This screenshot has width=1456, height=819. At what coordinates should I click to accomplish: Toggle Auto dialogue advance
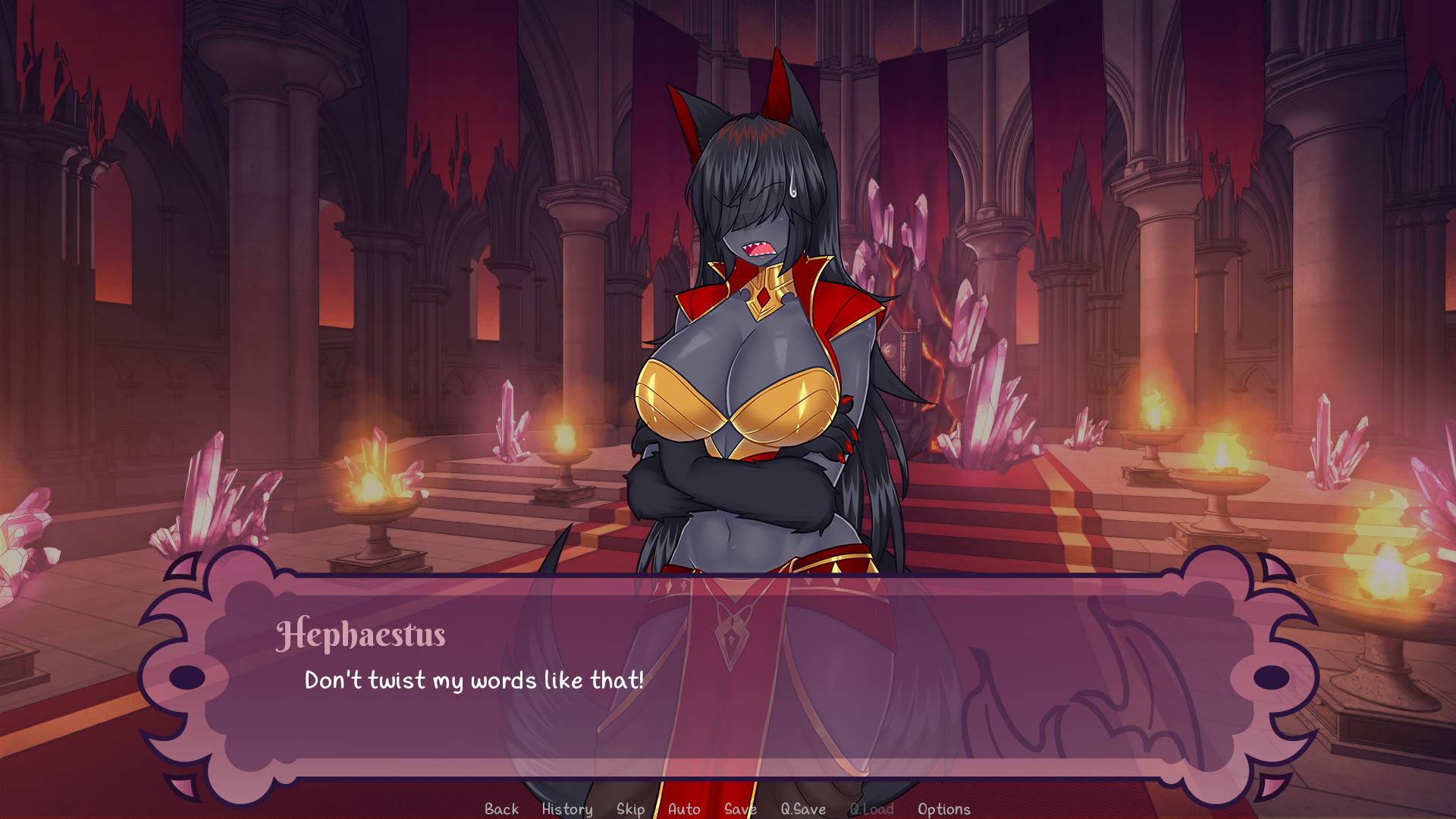(684, 809)
